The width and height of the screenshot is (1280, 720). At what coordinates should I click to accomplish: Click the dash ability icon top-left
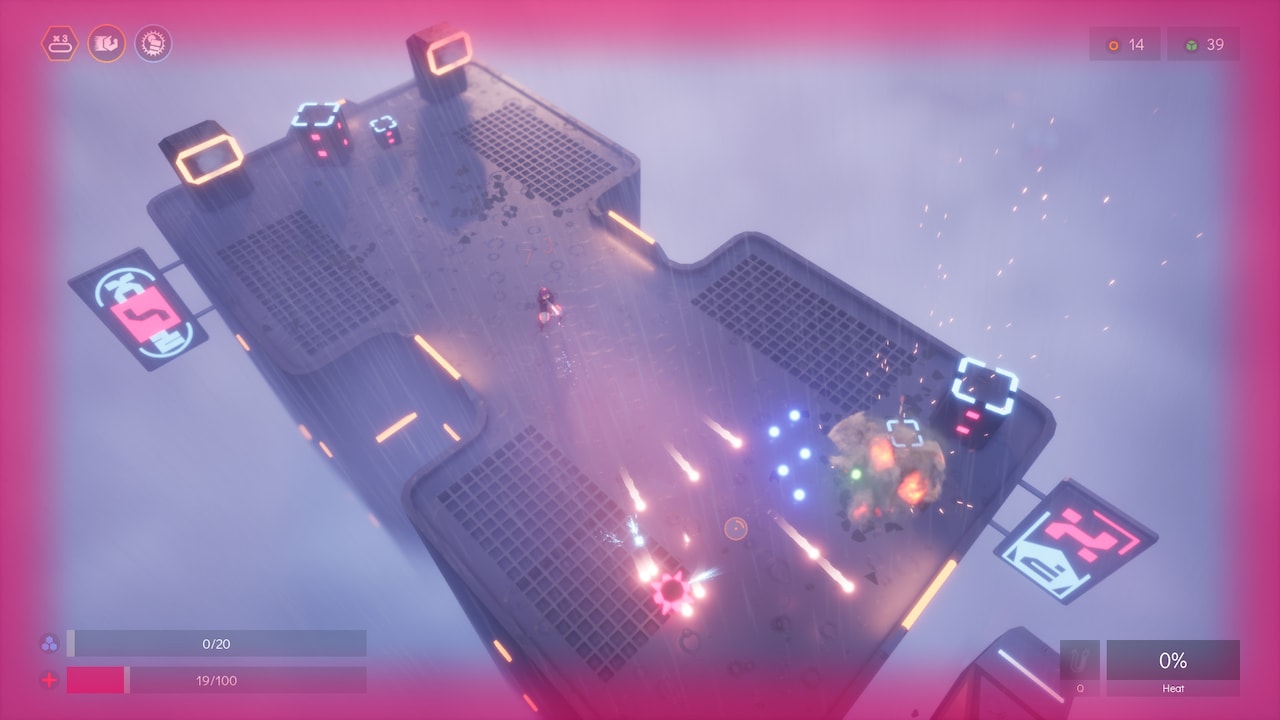[107, 44]
